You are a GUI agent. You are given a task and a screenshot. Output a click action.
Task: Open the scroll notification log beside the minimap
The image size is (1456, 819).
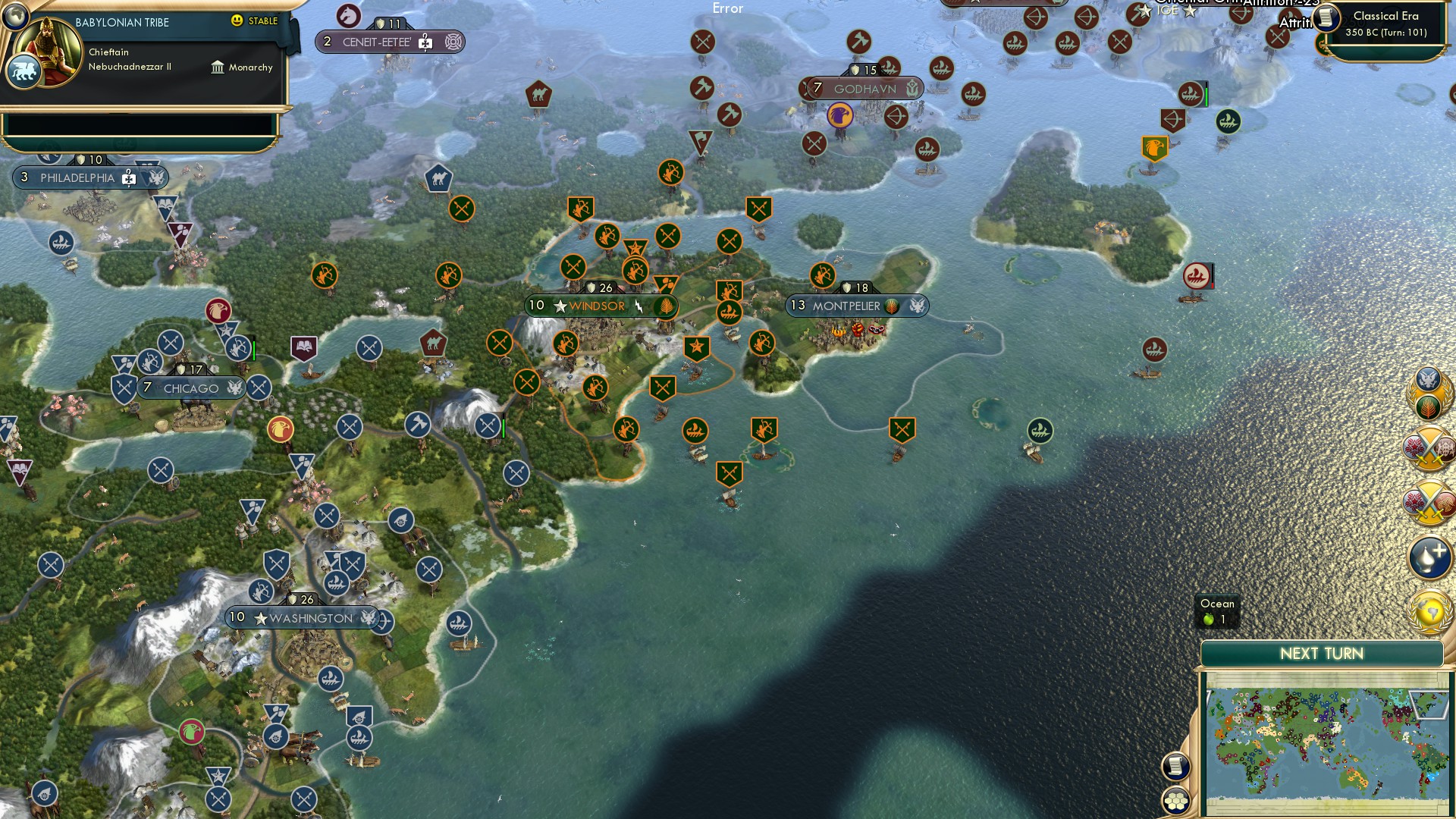(1176, 766)
